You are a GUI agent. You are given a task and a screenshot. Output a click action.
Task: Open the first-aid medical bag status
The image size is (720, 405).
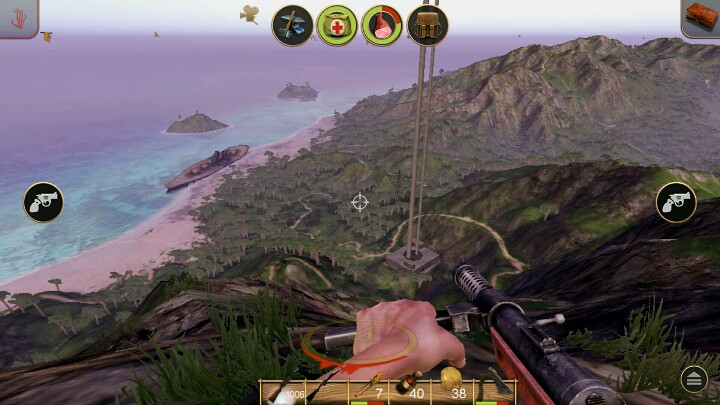(337, 24)
